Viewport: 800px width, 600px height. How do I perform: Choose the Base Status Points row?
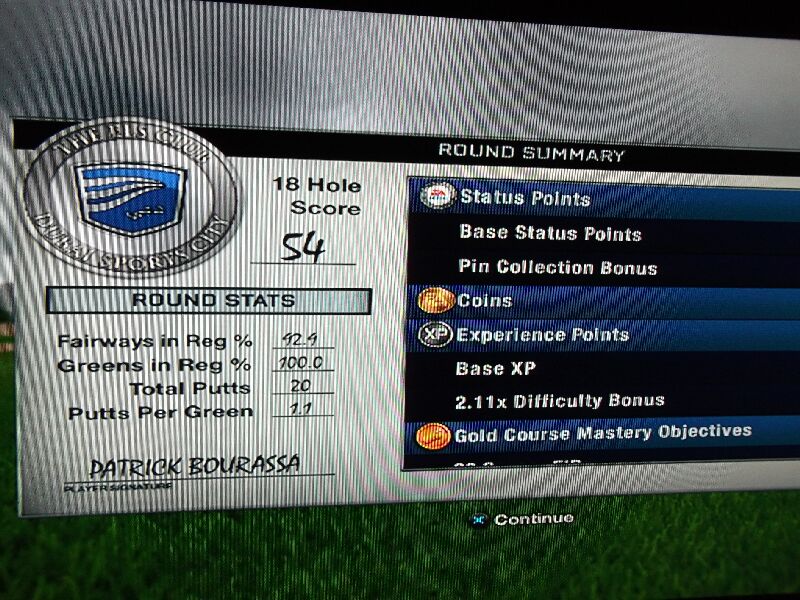pos(550,233)
